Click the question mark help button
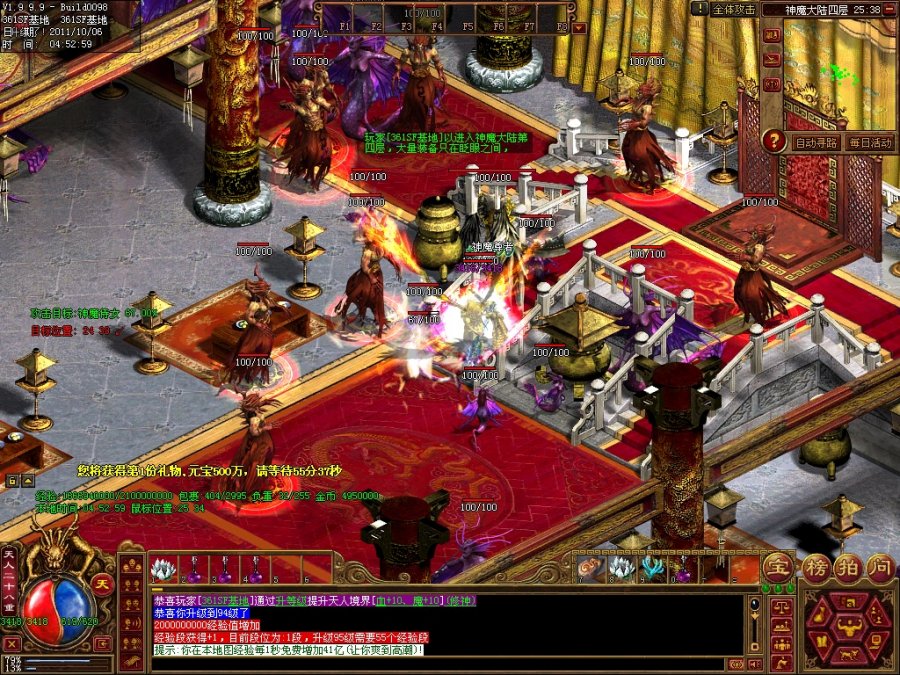 point(773,141)
